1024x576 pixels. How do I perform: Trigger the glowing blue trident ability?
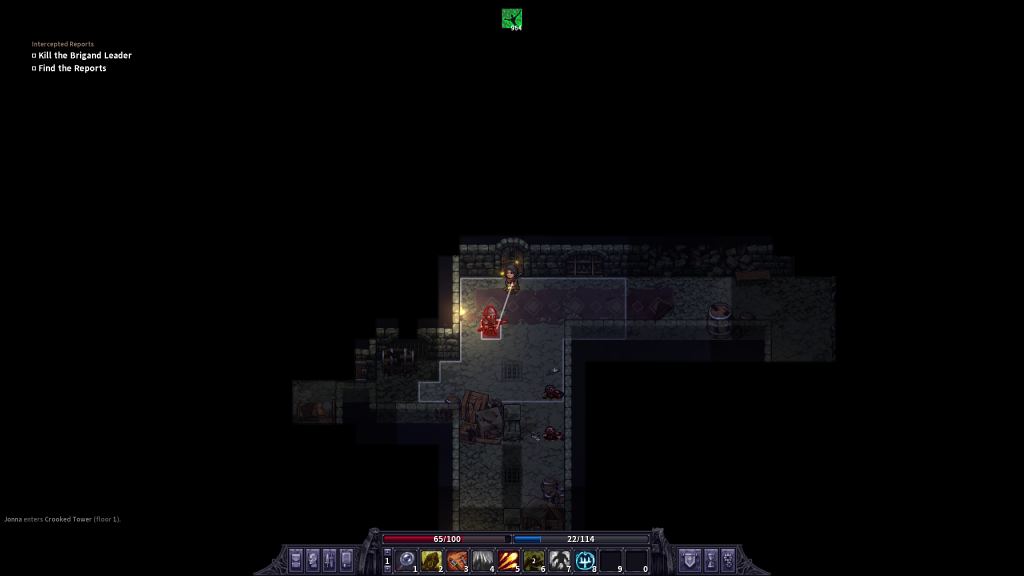[585, 560]
